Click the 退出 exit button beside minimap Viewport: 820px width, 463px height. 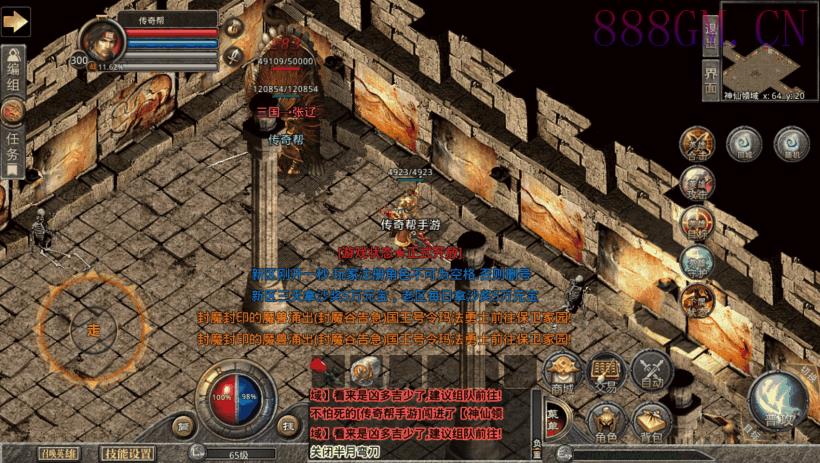coord(712,34)
